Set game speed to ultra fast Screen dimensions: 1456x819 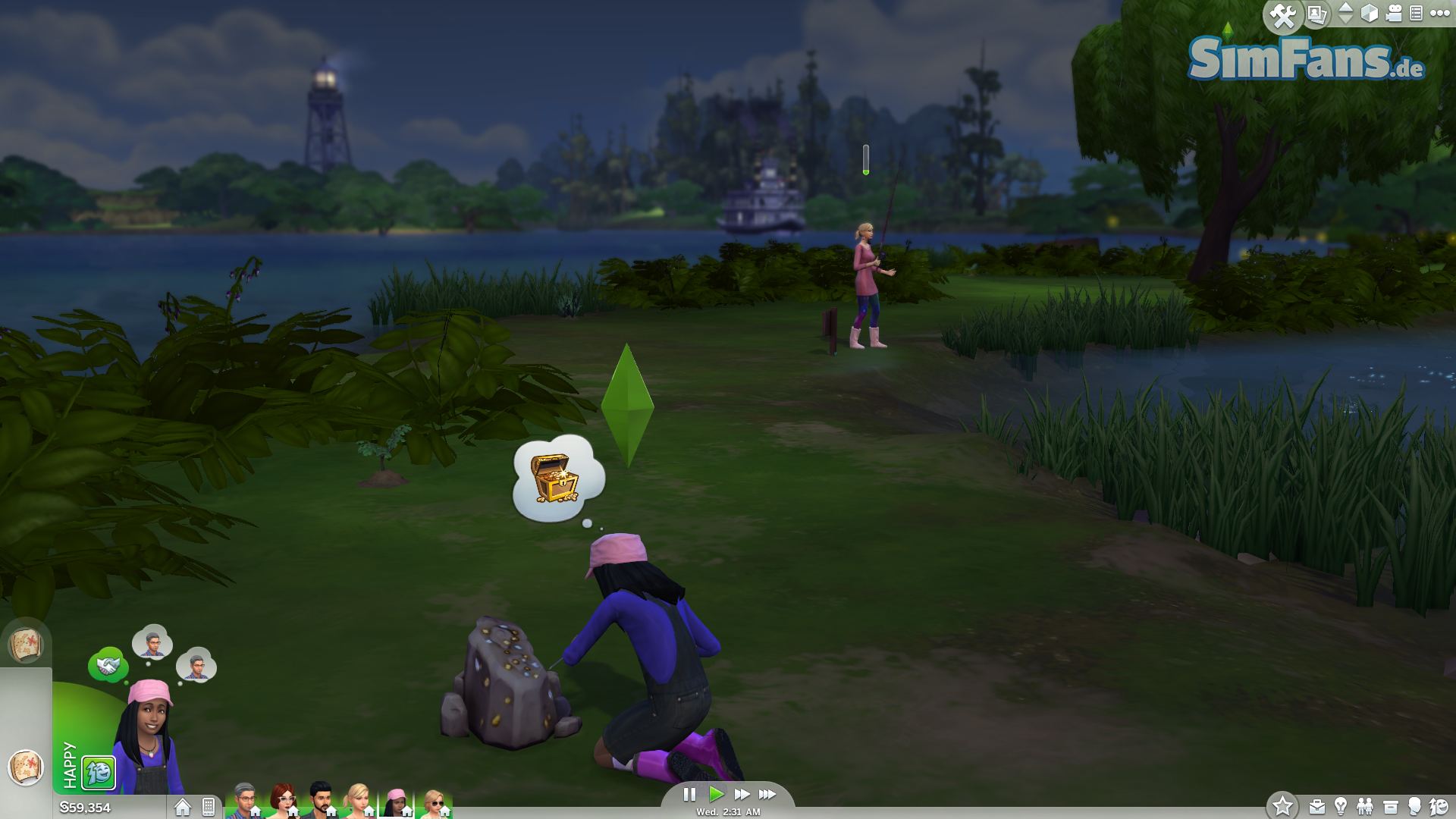767,794
